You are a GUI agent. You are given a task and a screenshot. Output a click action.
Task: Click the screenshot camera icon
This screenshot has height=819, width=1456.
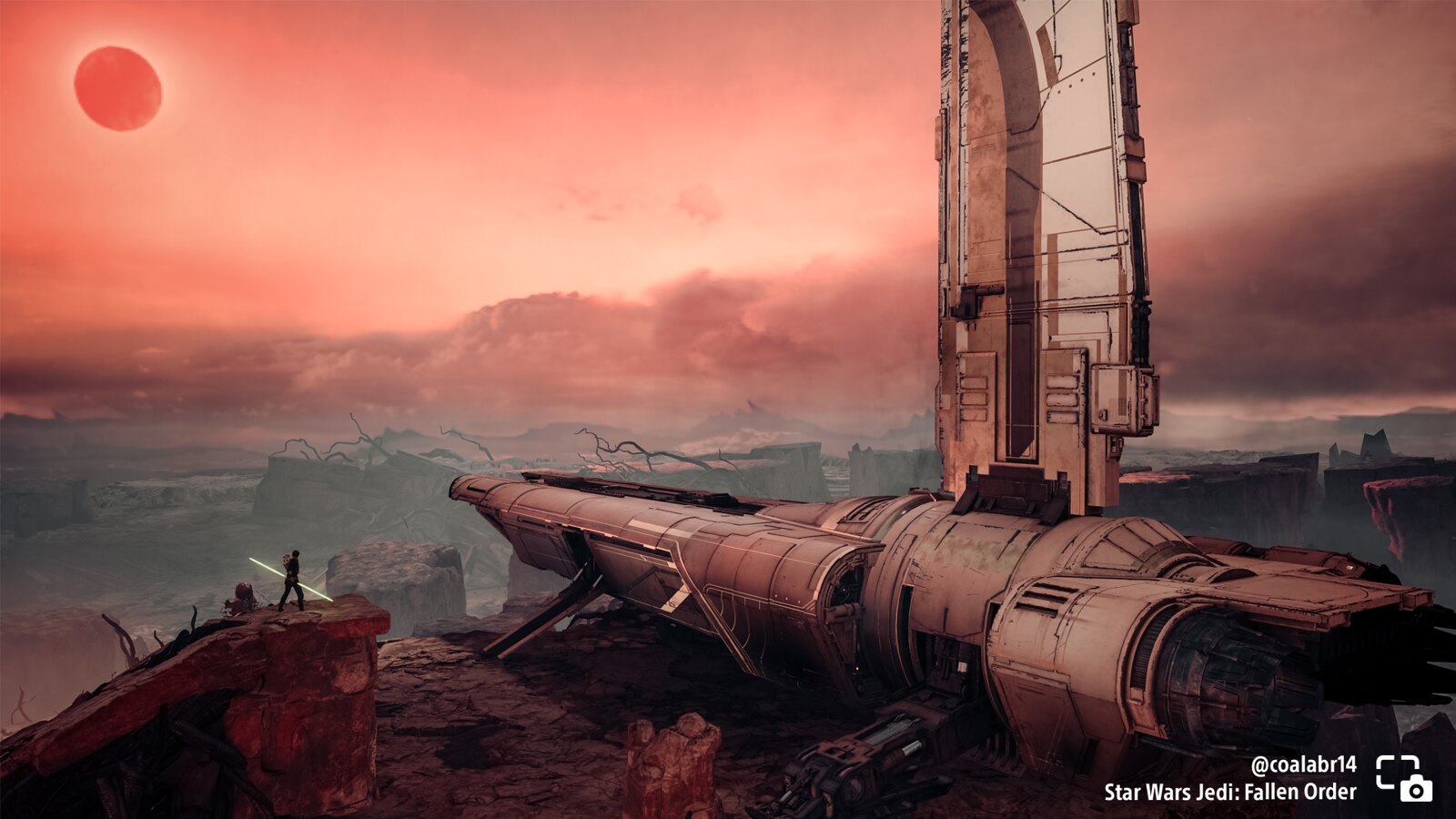click(1404, 778)
